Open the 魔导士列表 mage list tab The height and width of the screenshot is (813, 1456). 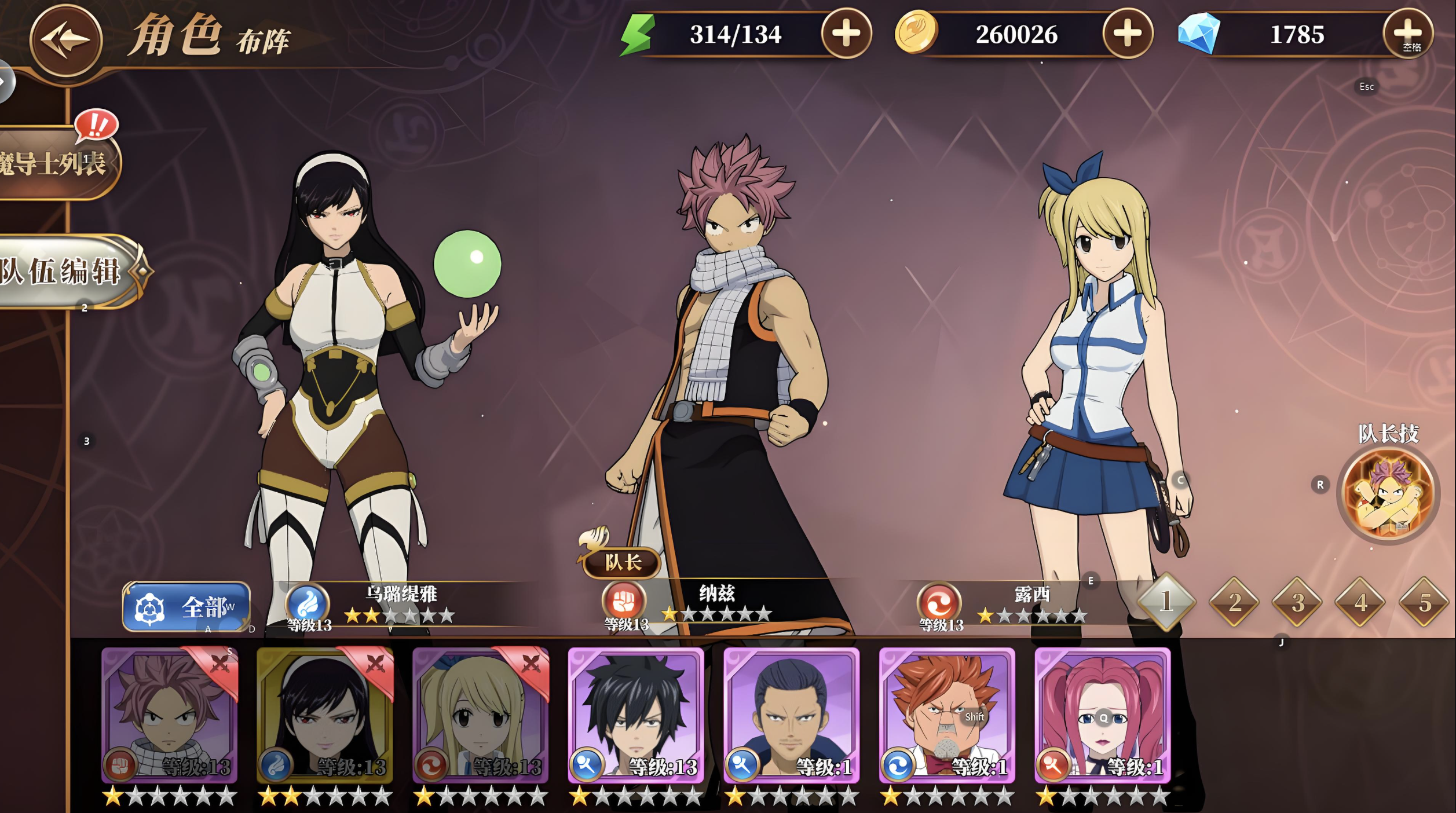coord(55,163)
